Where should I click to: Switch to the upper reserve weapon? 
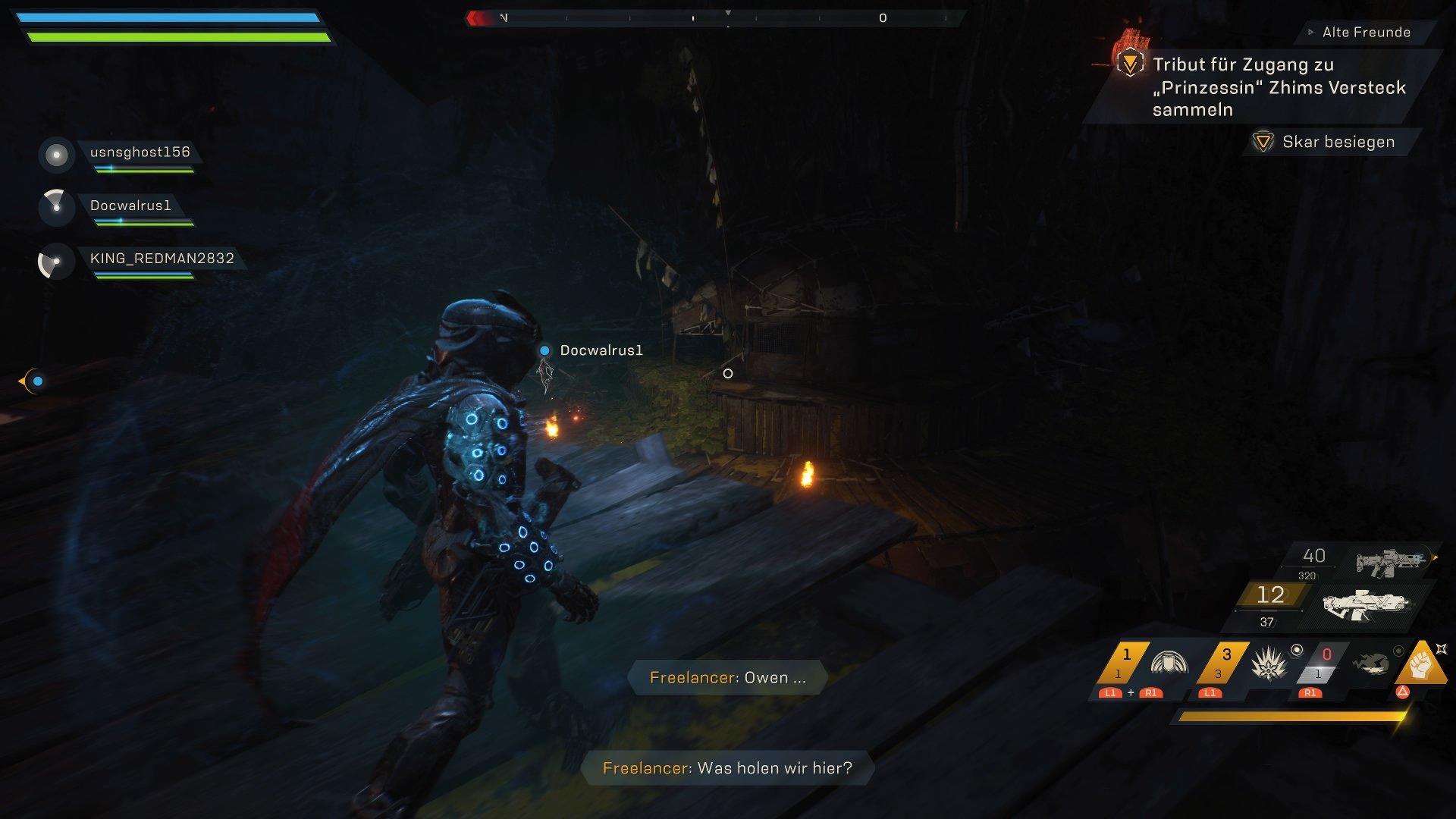click(x=1389, y=562)
